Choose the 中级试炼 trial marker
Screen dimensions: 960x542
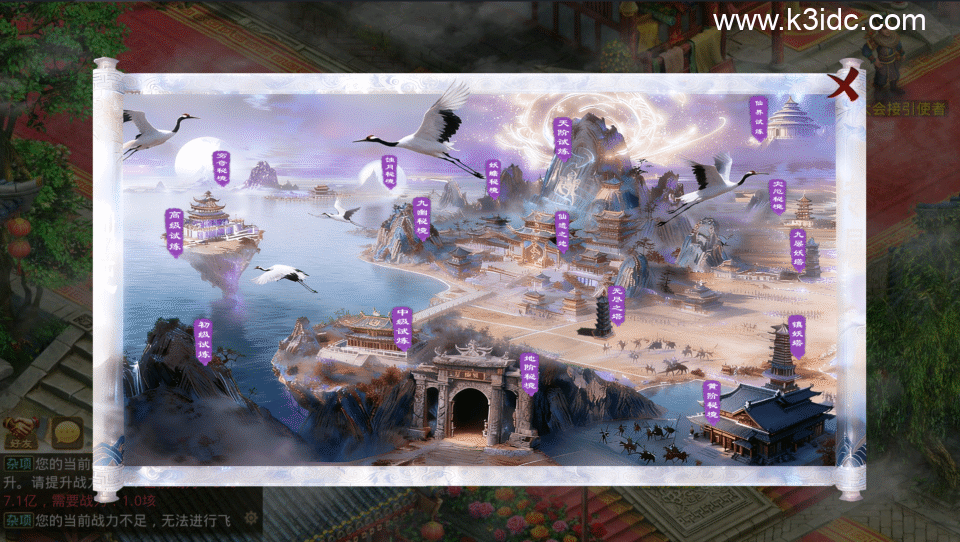[402, 329]
